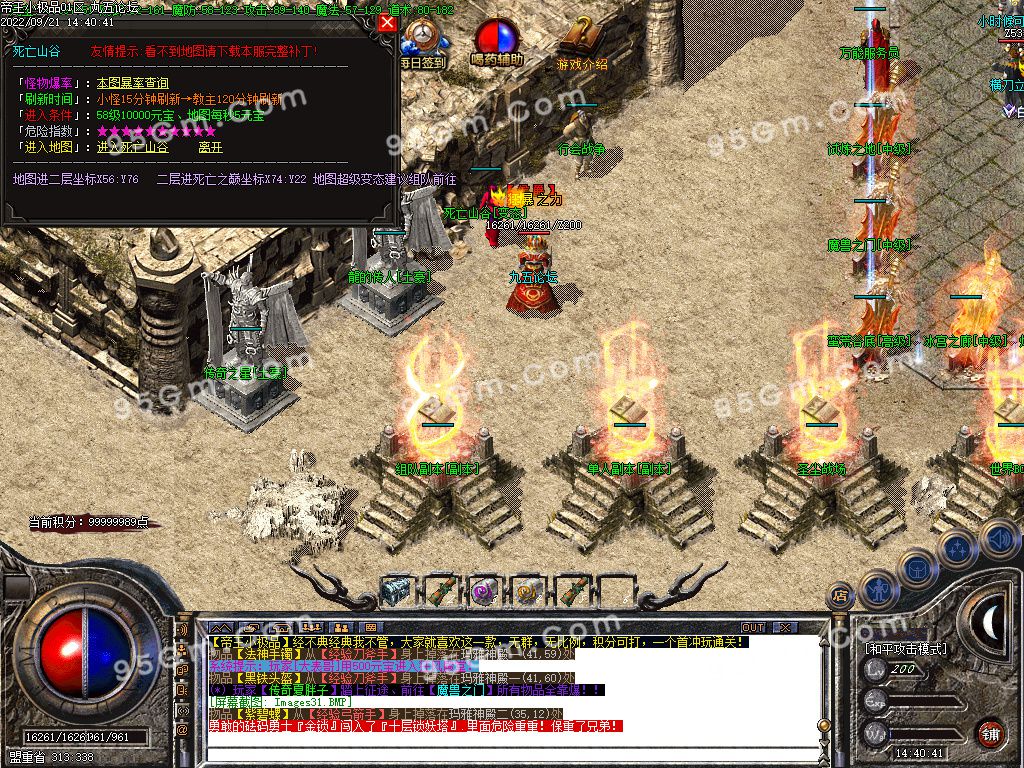Close the chat with its X button

(x=786, y=627)
